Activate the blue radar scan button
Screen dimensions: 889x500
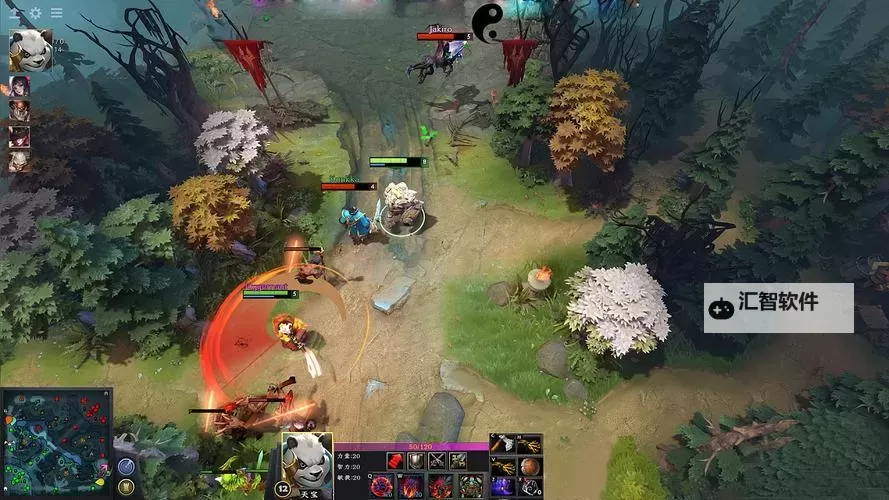coord(126,466)
